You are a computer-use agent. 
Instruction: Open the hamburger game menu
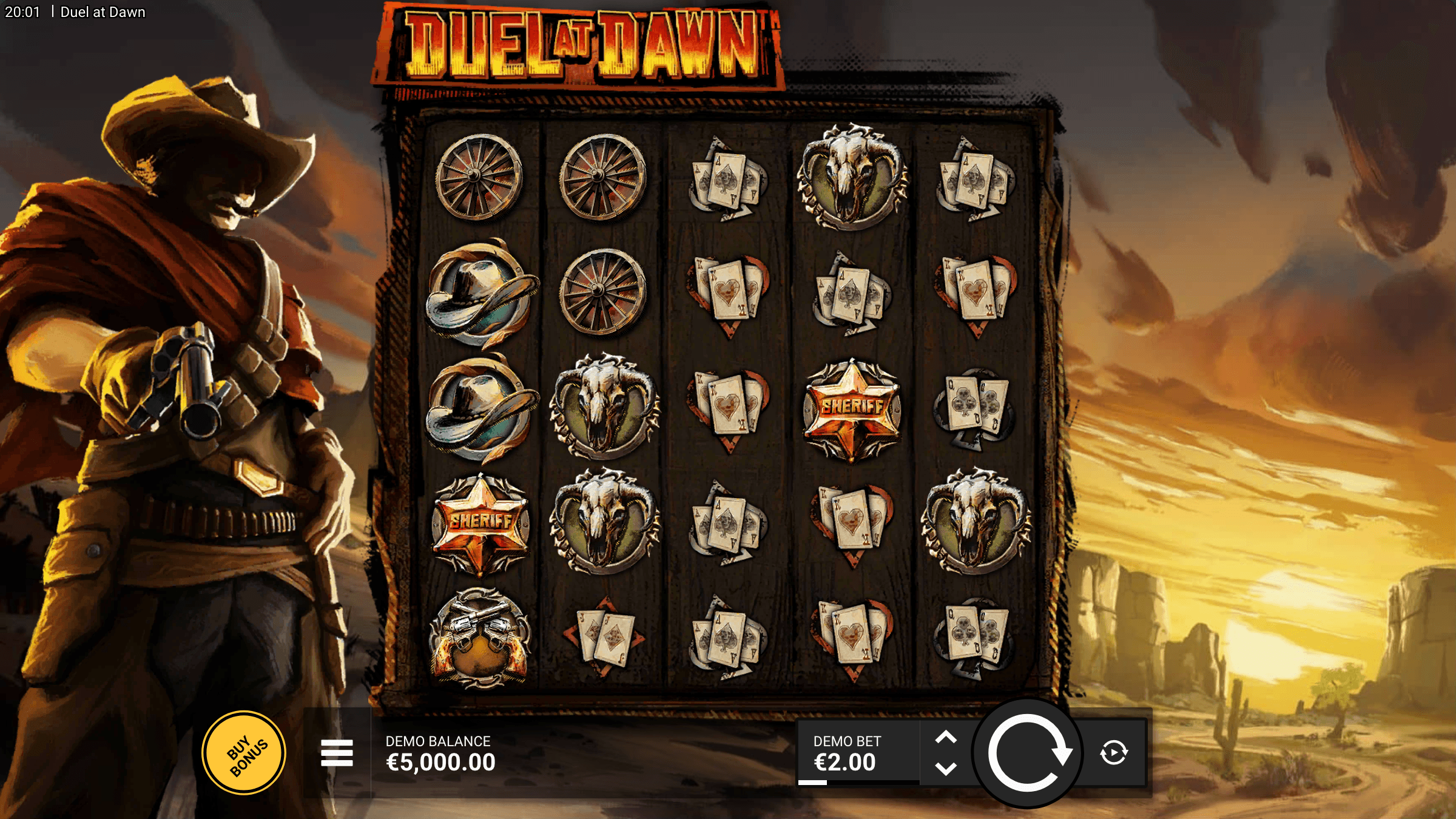click(x=337, y=752)
